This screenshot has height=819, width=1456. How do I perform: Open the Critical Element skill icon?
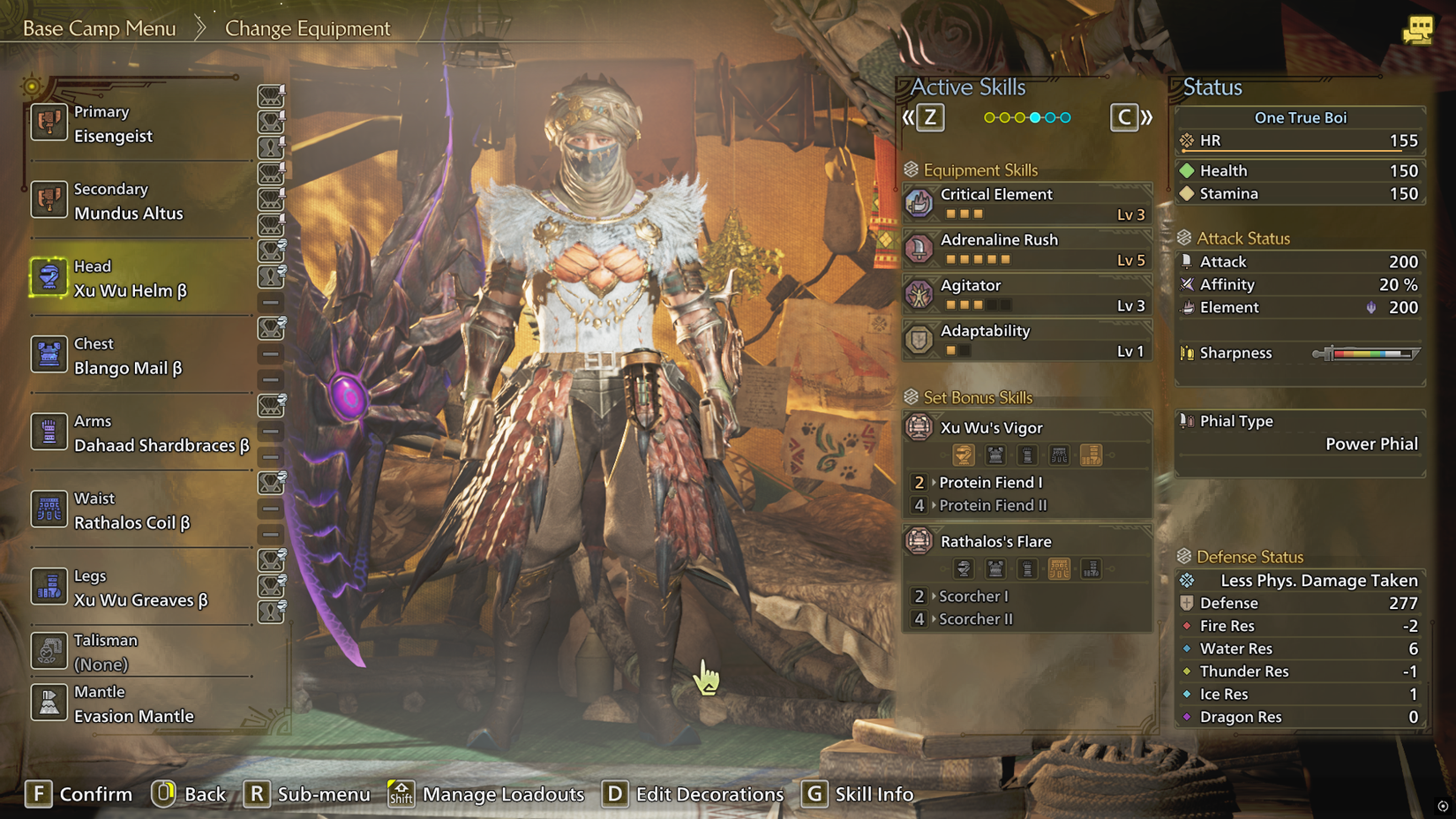click(919, 202)
